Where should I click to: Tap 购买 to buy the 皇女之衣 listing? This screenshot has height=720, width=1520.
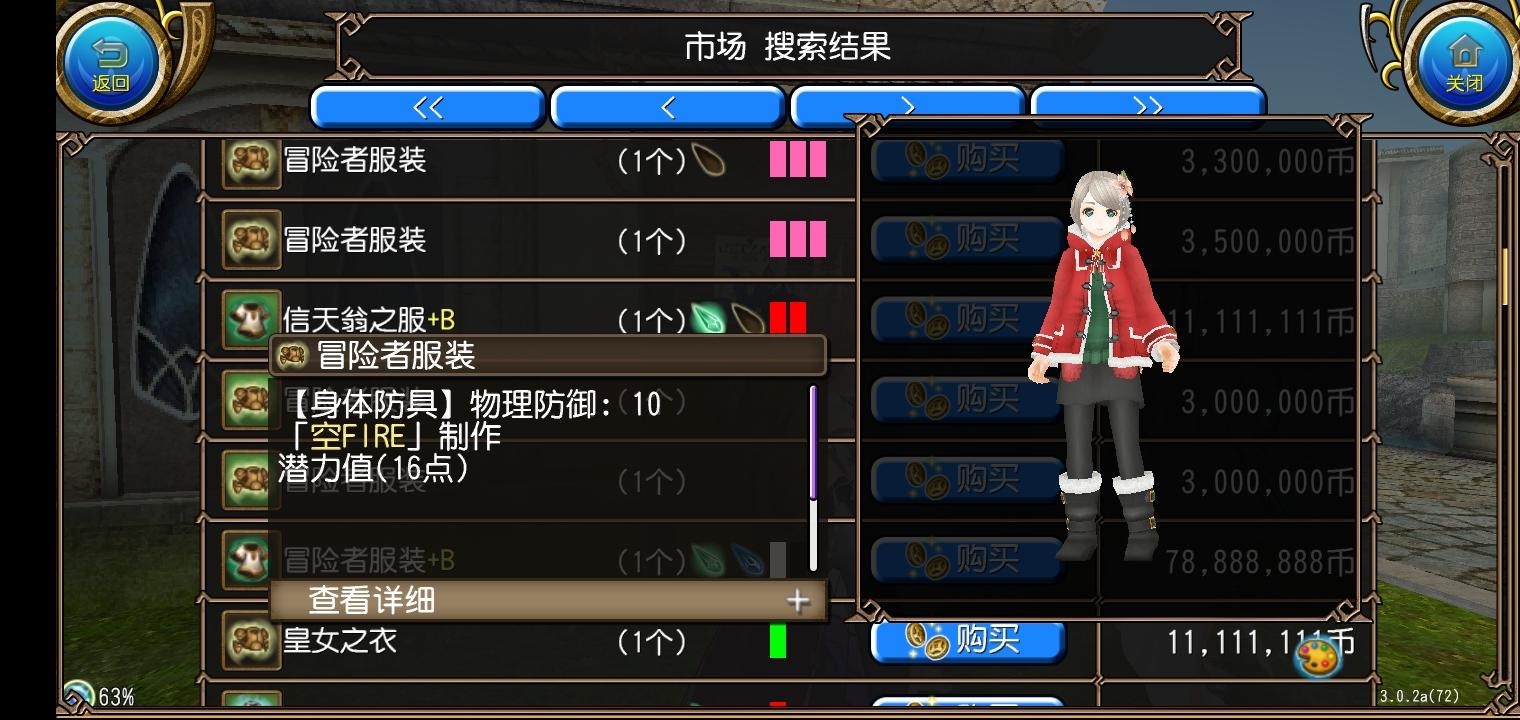pos(967,641)
